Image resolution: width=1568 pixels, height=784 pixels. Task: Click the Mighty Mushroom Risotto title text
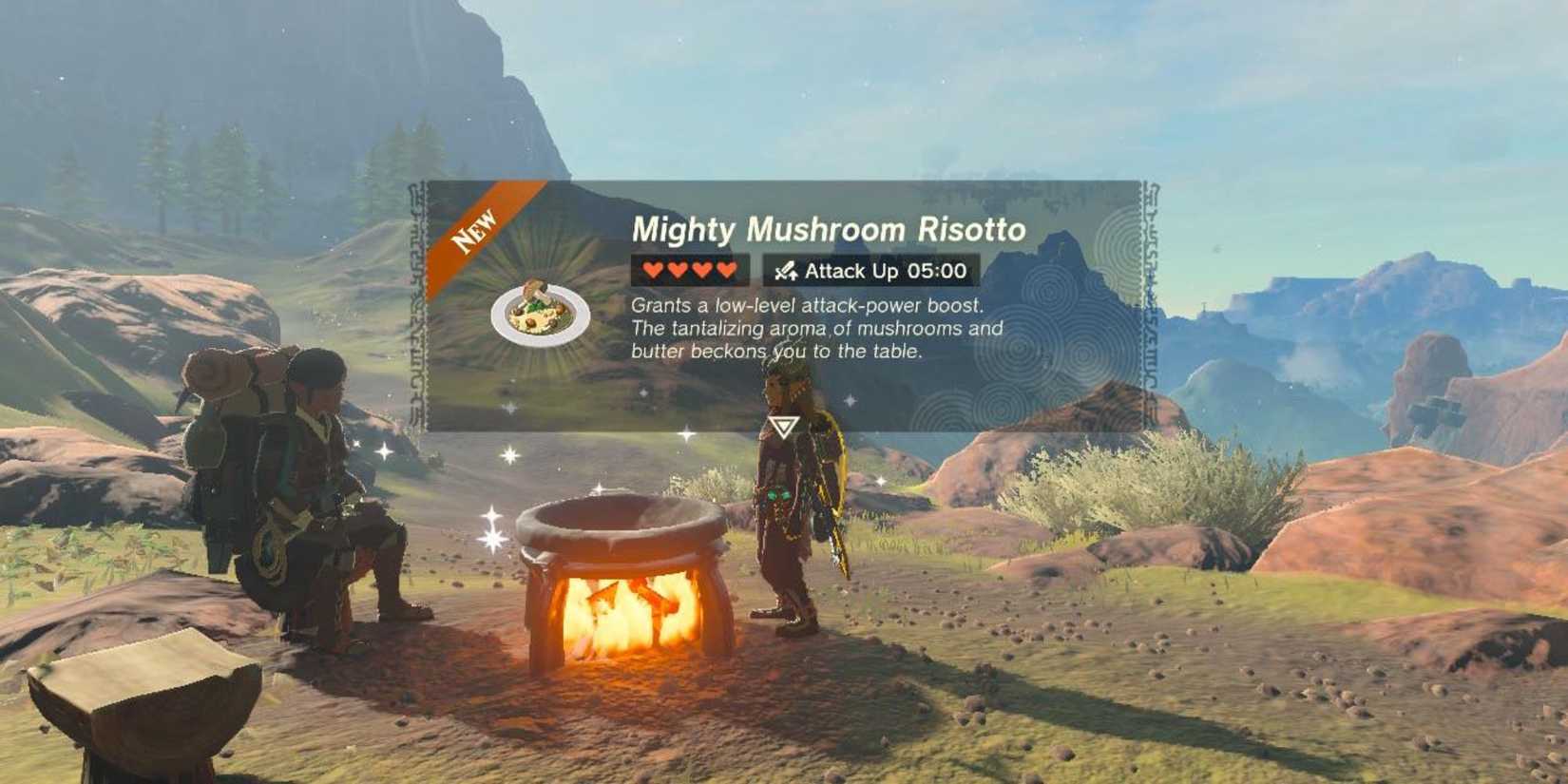[x=832, y=228]
